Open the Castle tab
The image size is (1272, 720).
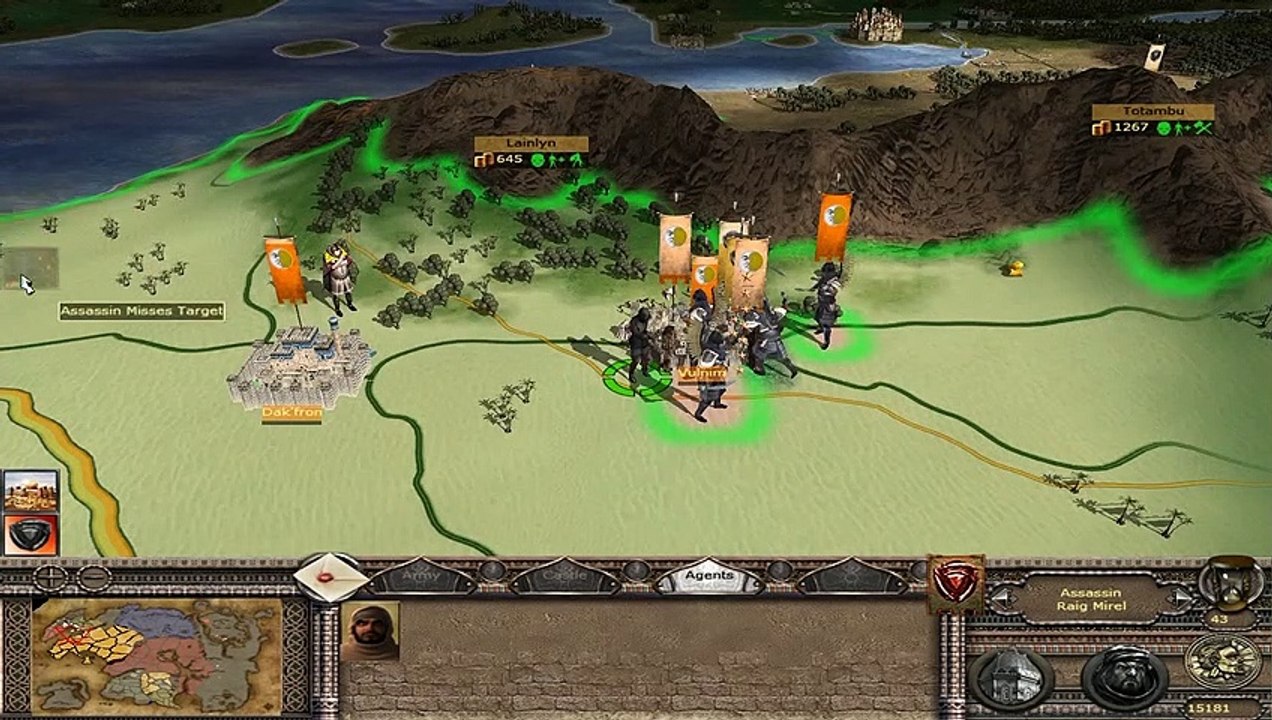point(565,577)
